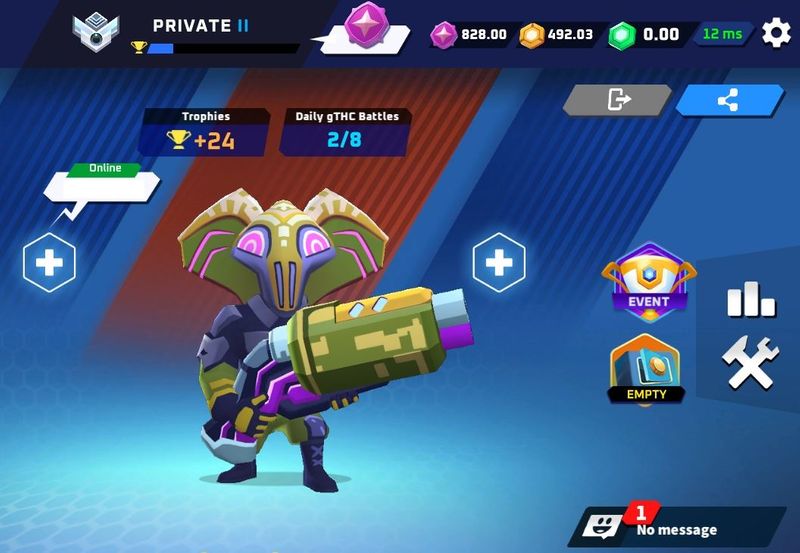Show the leaderboard bar chart icon
Image resolution: width=800 pixels, height=553 pixels.
coord(750,297)
